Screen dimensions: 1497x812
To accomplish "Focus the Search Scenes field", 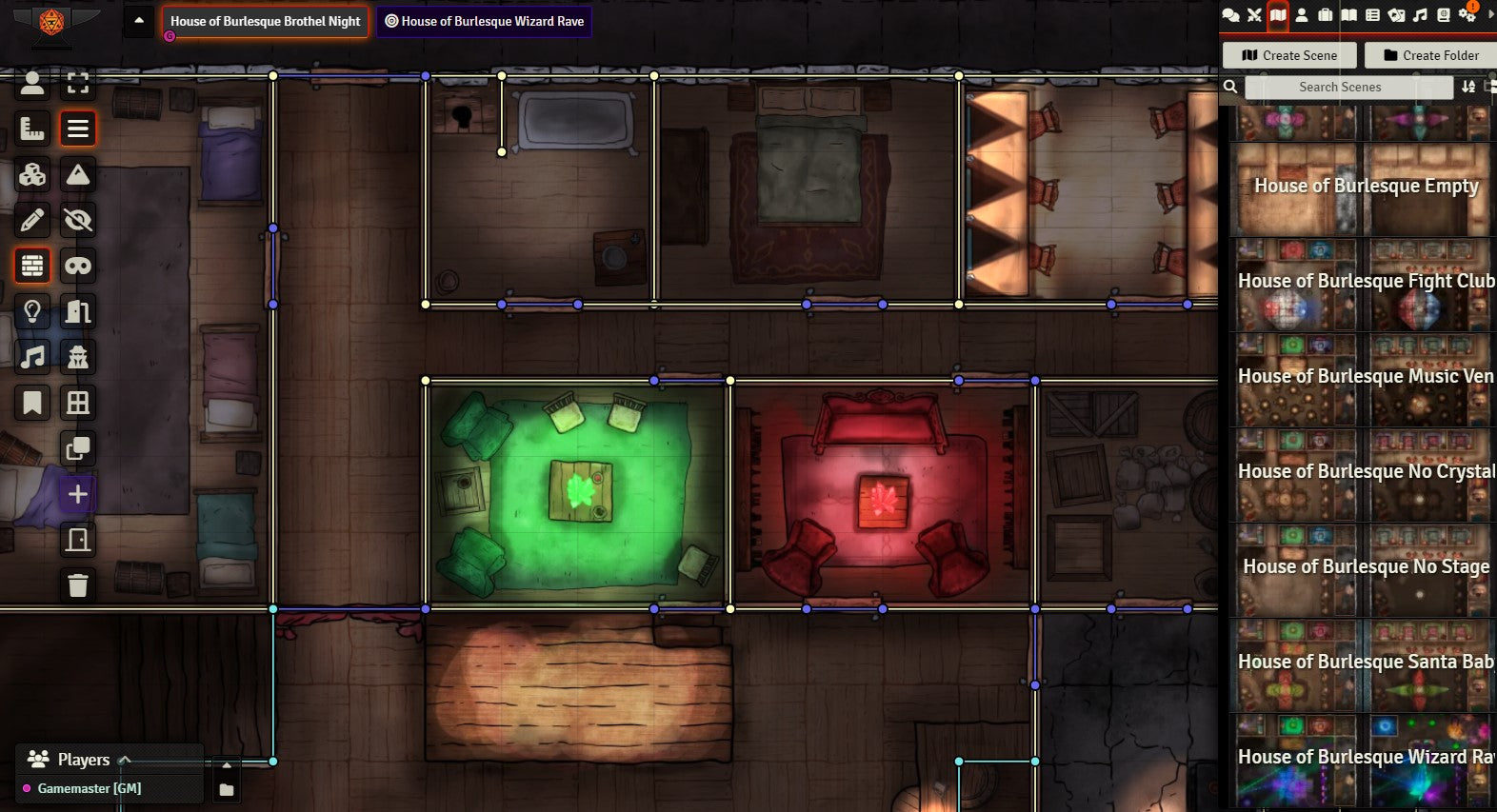I will point(1348,87).
